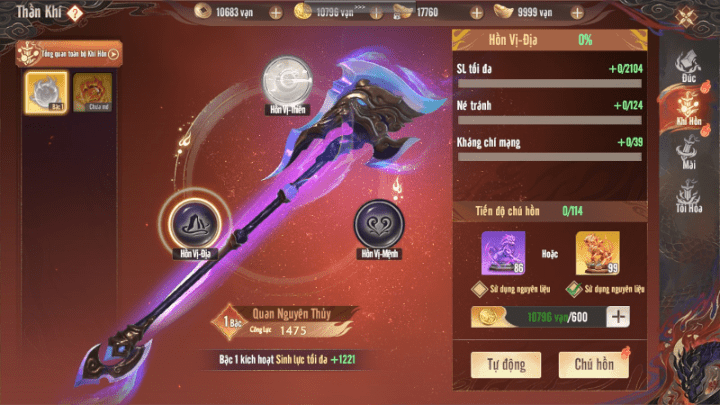This screenshot has height=406, width=720.
Task: Click the purple statue material icon
Action: pyautogui.click(x=503, y=253)
